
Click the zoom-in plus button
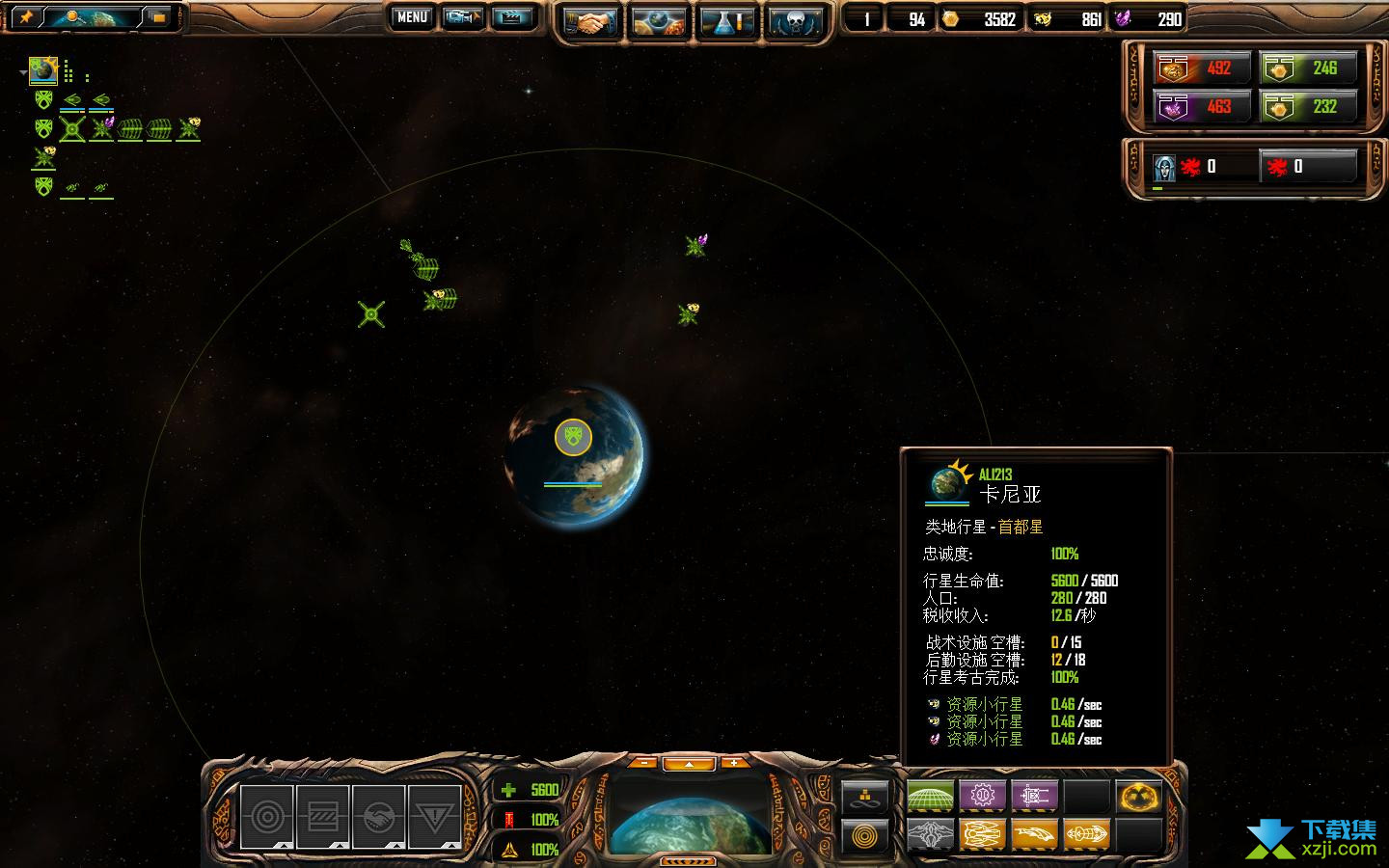(x=734, y=763)
